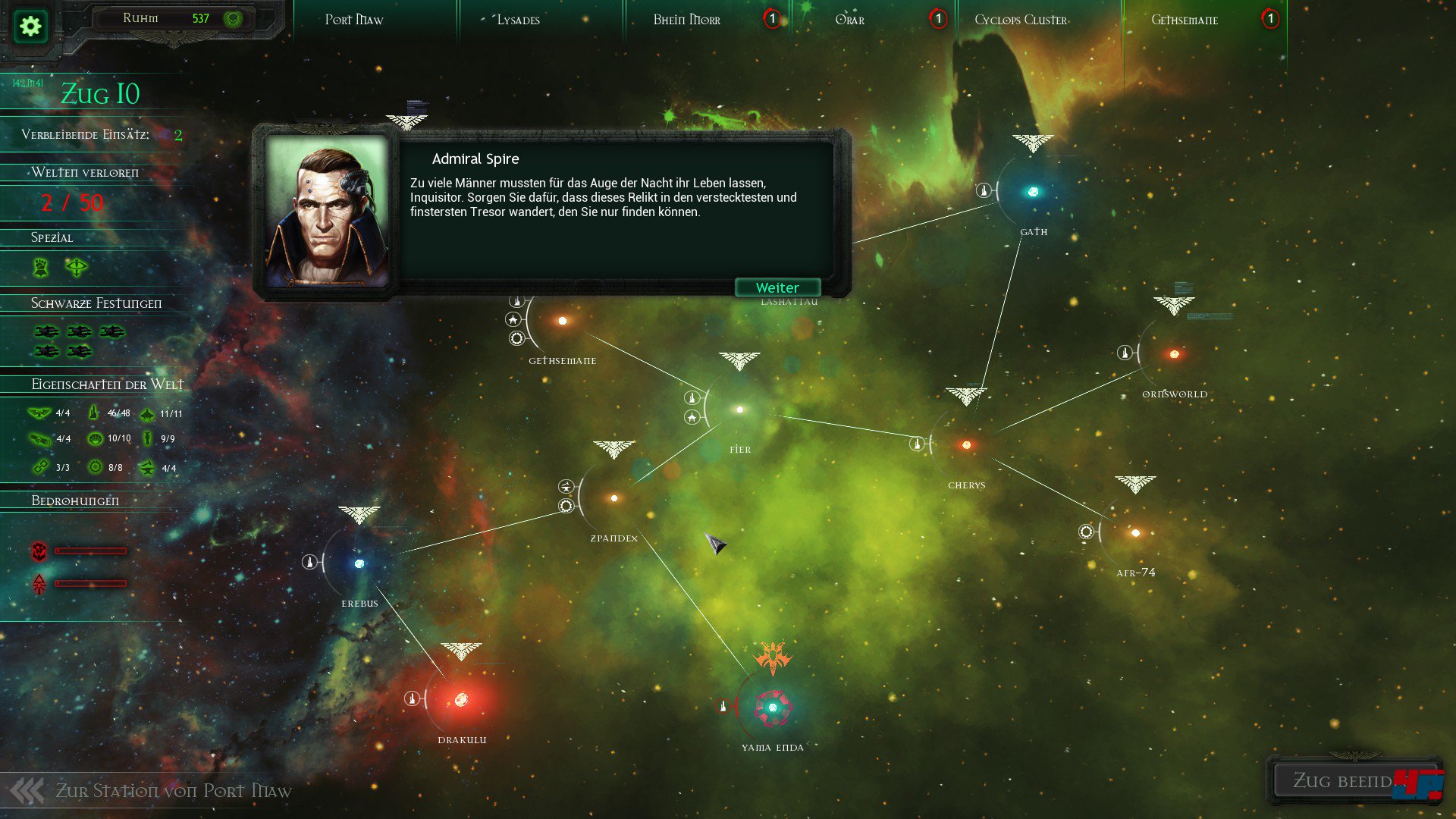
Task: Open the settings gear menu
Action: 30,27
